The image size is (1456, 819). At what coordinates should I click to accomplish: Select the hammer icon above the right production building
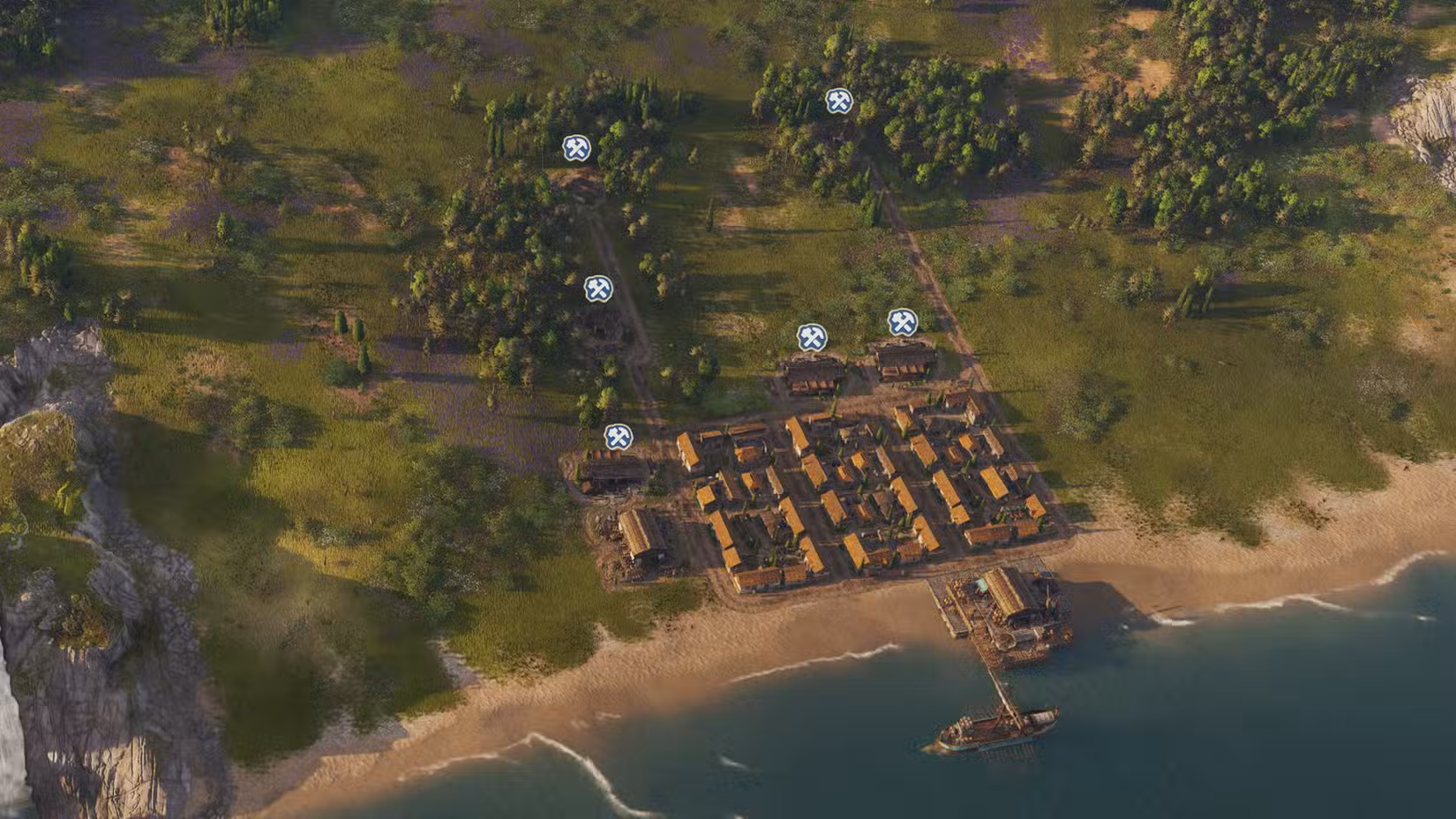click(902, 323)
